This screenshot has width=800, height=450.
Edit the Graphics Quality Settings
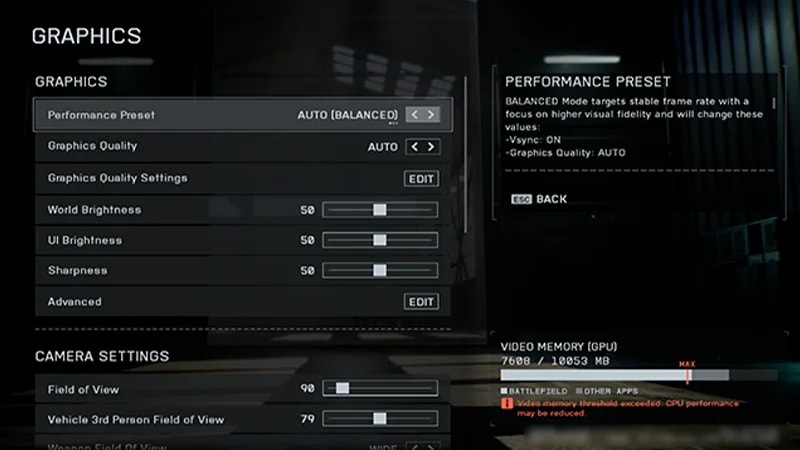coord(422,178)
